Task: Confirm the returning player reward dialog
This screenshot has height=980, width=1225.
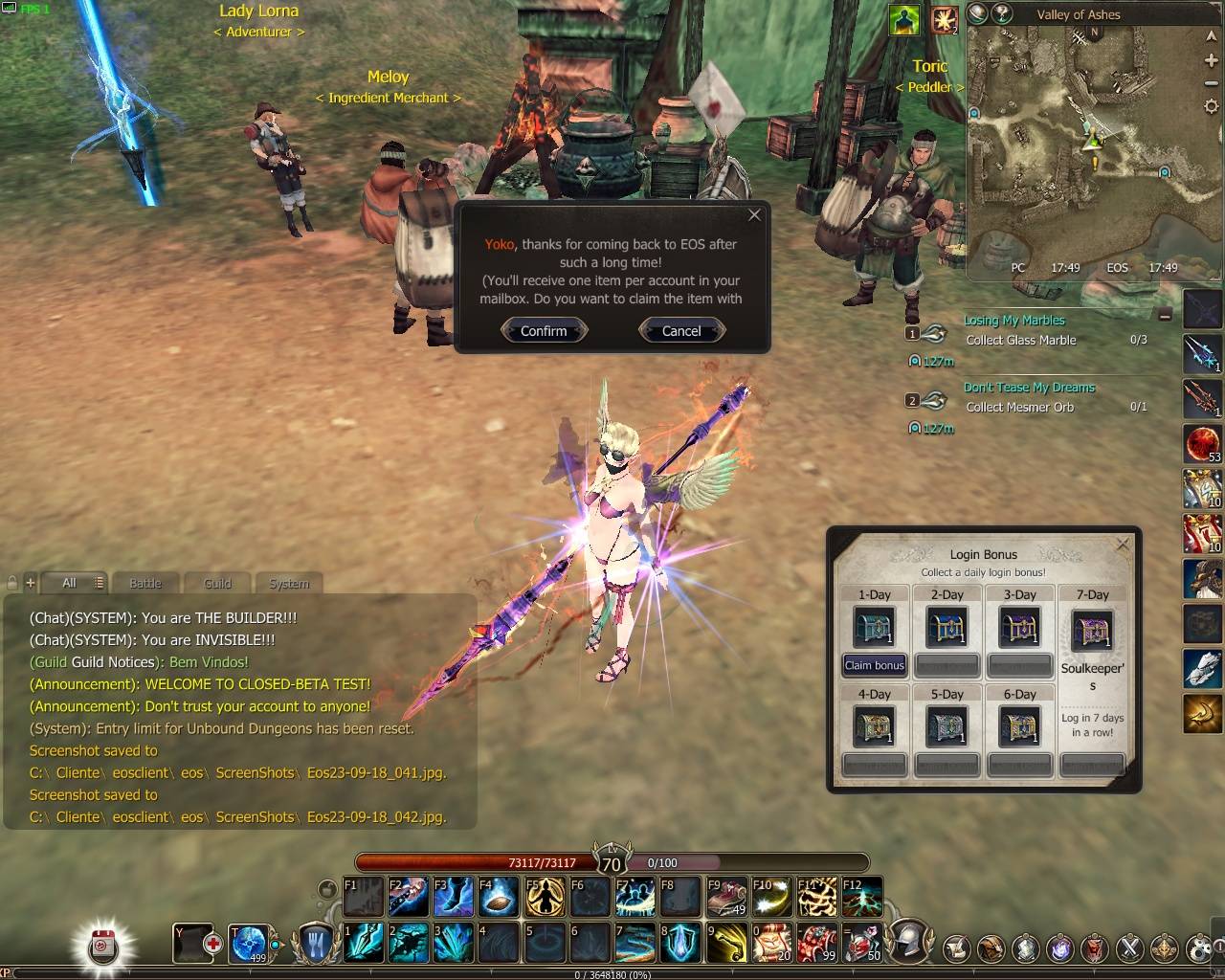Action: [x=544, y=331]
